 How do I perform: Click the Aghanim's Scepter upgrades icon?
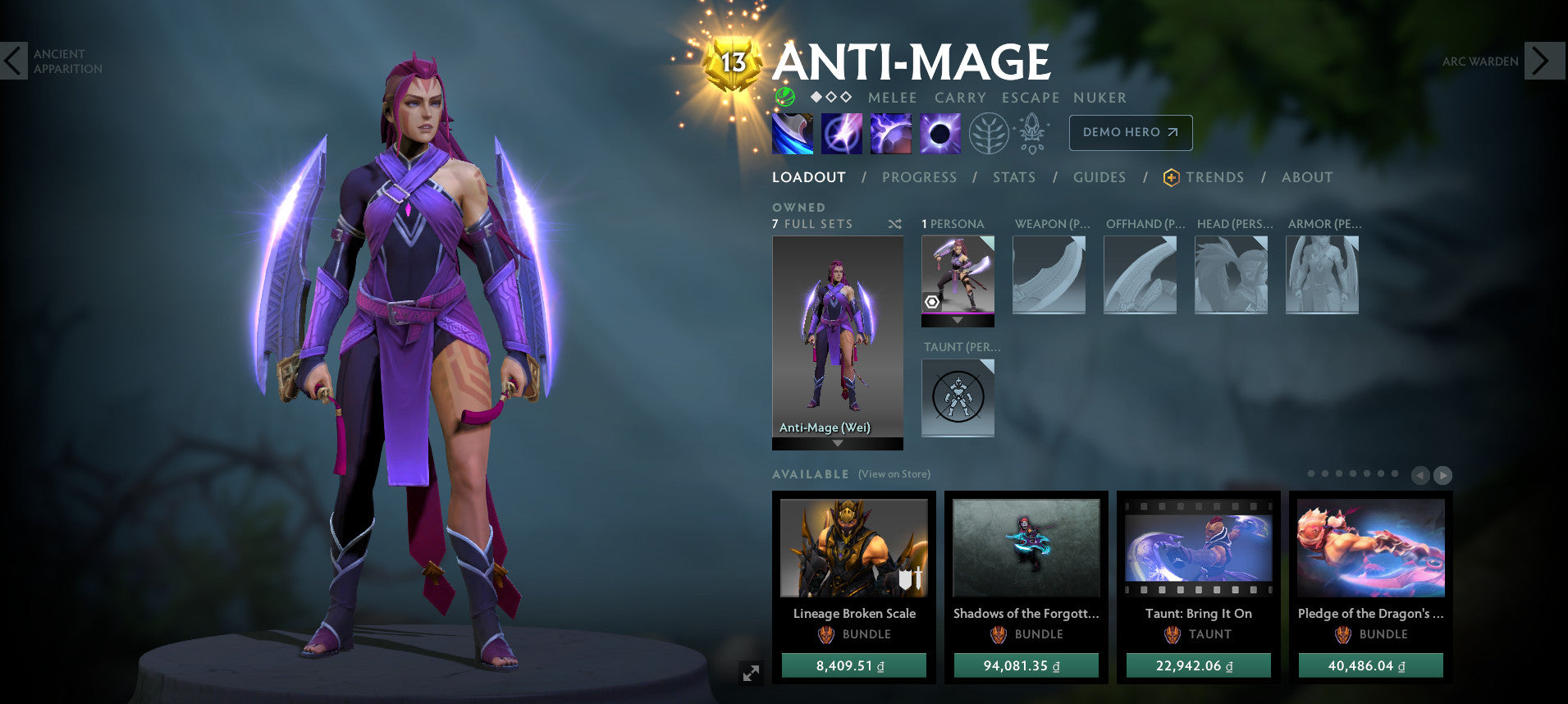[x=1031, y=132]
